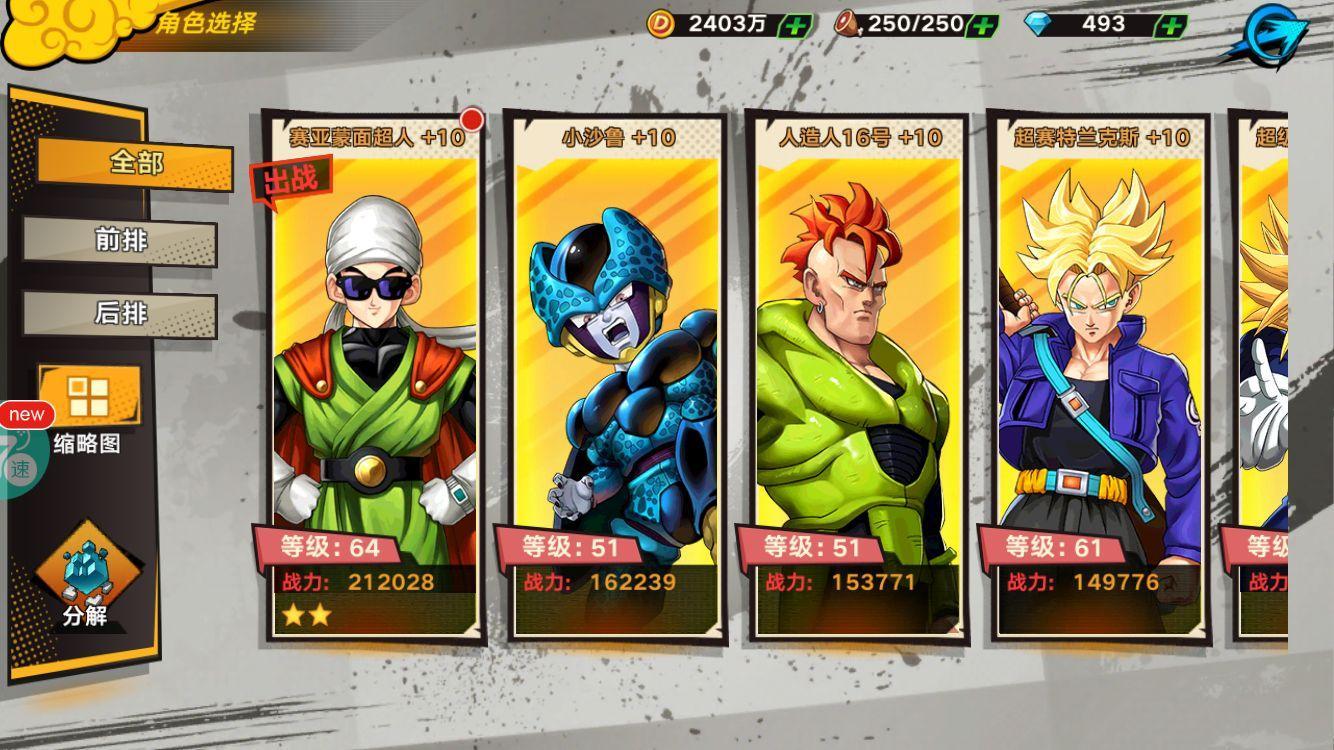Pick the 人造人16号 character card
This screenshot has width=1334, height=750.
tap(858, 380)
